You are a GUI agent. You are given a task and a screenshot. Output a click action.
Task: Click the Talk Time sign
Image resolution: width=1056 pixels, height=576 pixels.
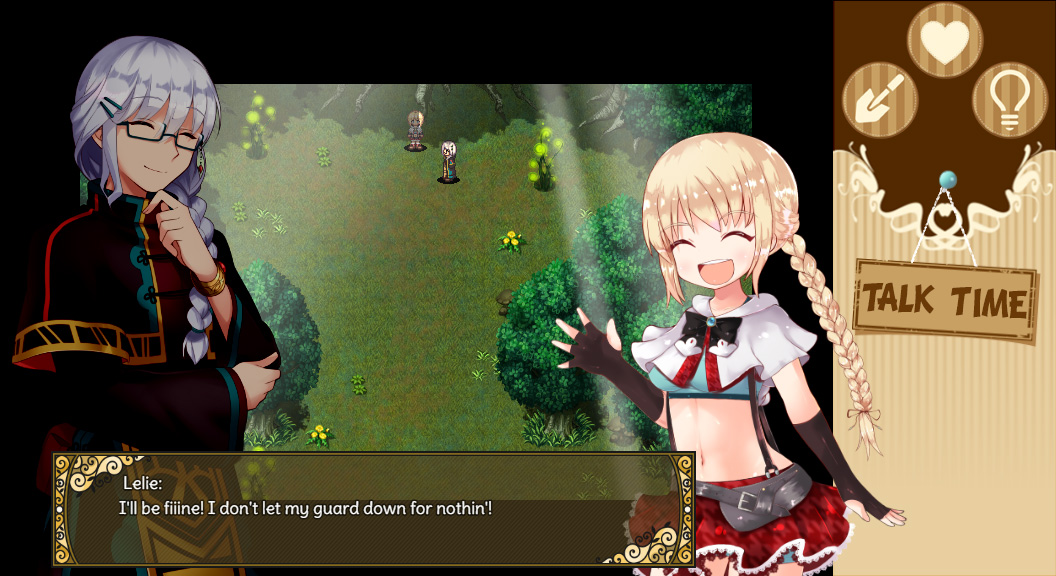[x=945, y=301]
